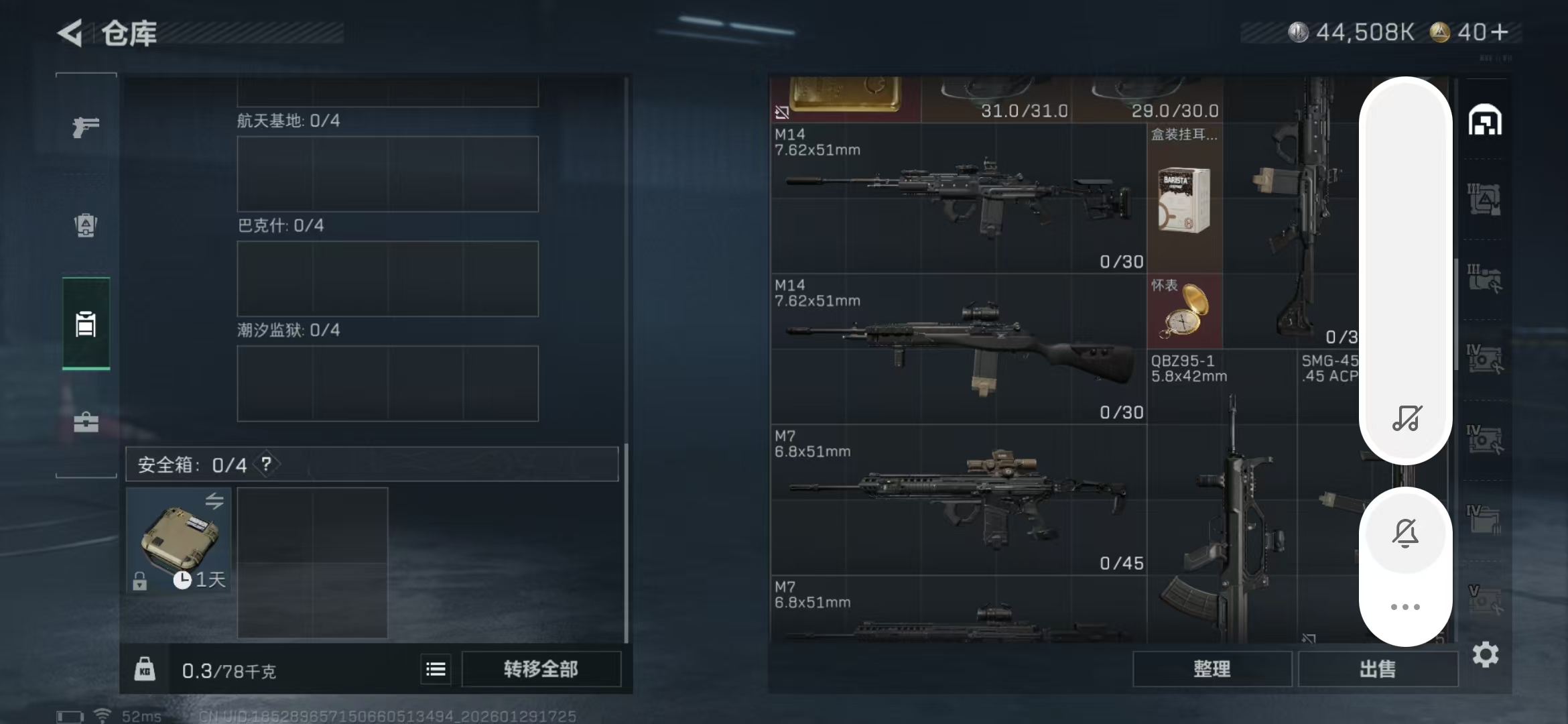The width and height of the screenshot is (1568, 724).
Task: Tap the 转移全部 transfer-all button
Action: [x=541, y=669]
